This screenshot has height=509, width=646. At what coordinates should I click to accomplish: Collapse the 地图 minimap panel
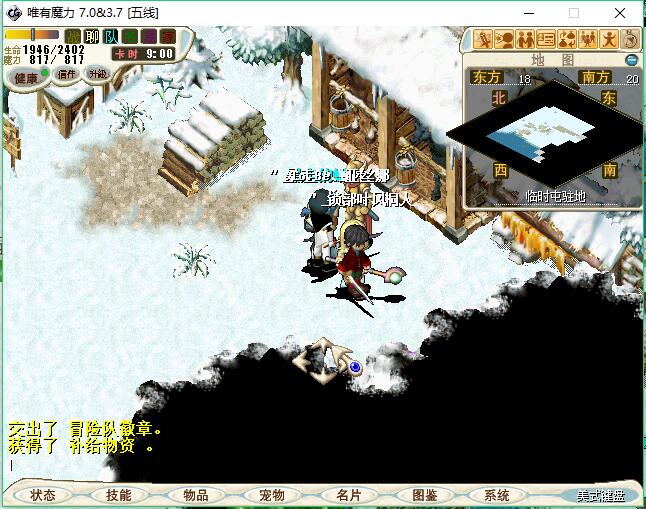[631, 60]
